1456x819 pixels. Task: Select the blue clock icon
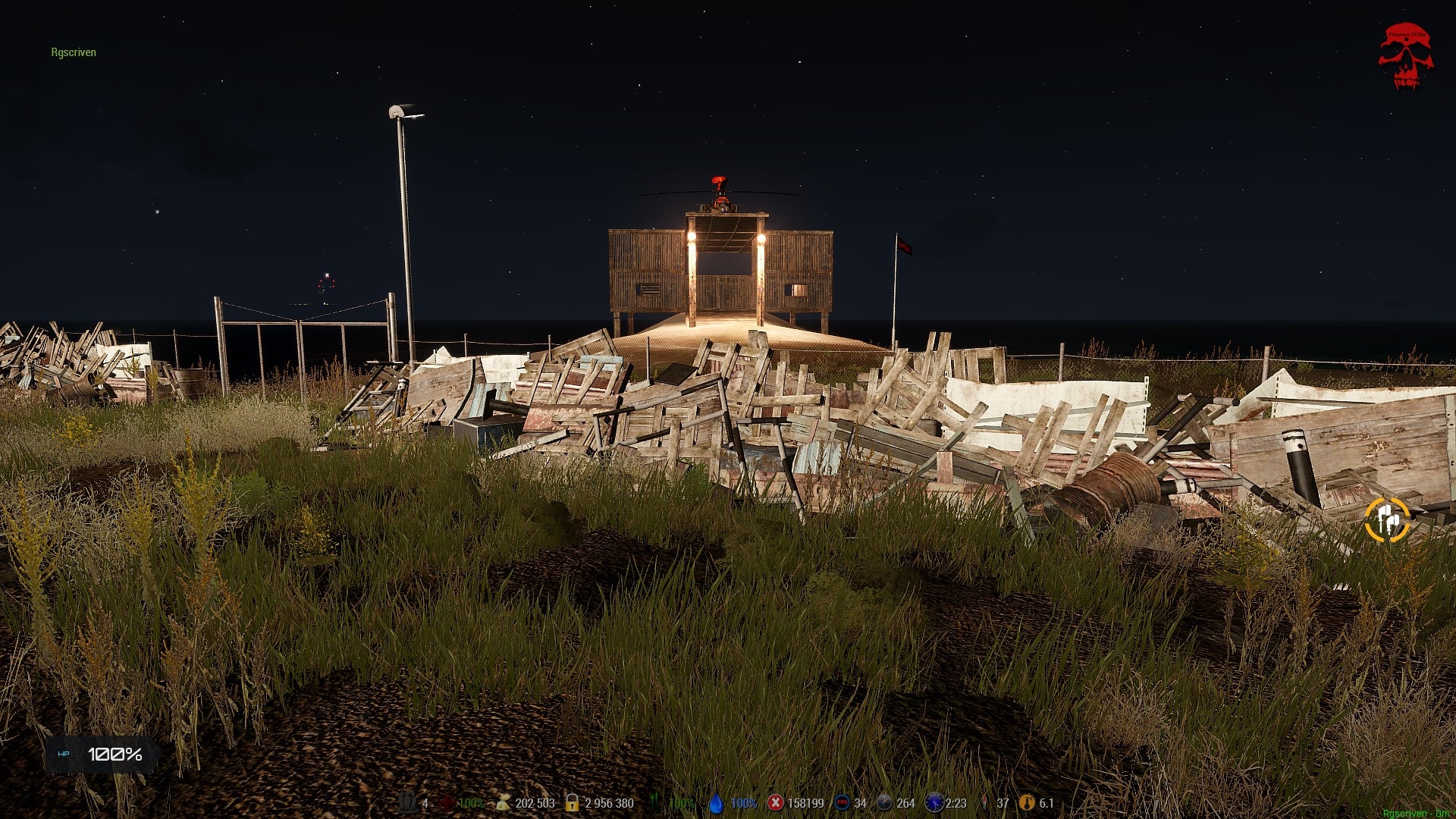pos(934,803)
